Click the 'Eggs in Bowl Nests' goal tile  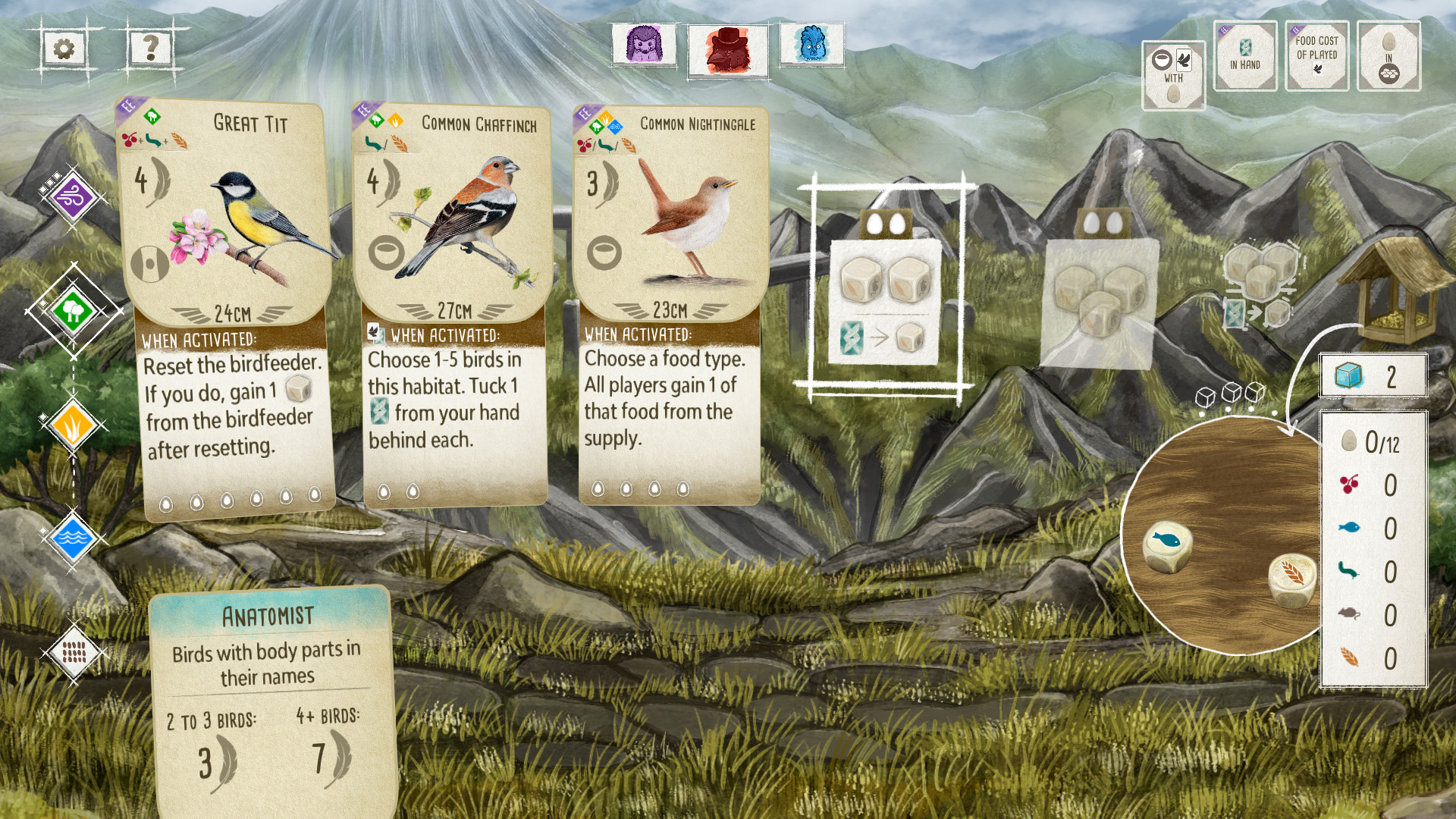click(1389, 57)
